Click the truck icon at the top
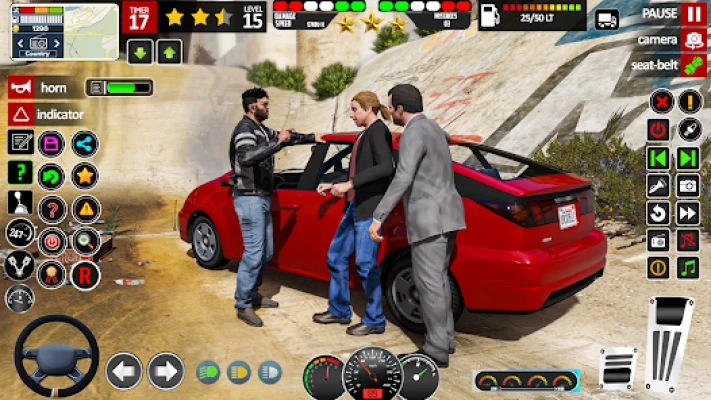 tap(607, 19)
